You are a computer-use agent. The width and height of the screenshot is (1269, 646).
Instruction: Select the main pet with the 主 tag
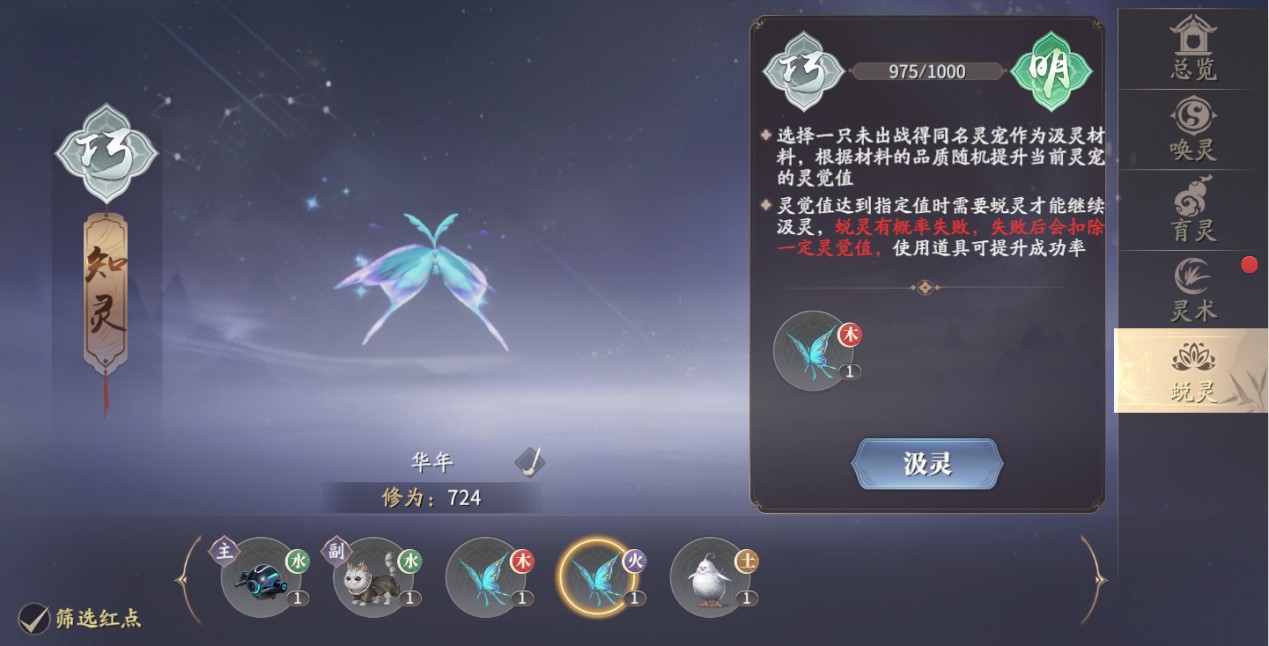tap(261, 577)
